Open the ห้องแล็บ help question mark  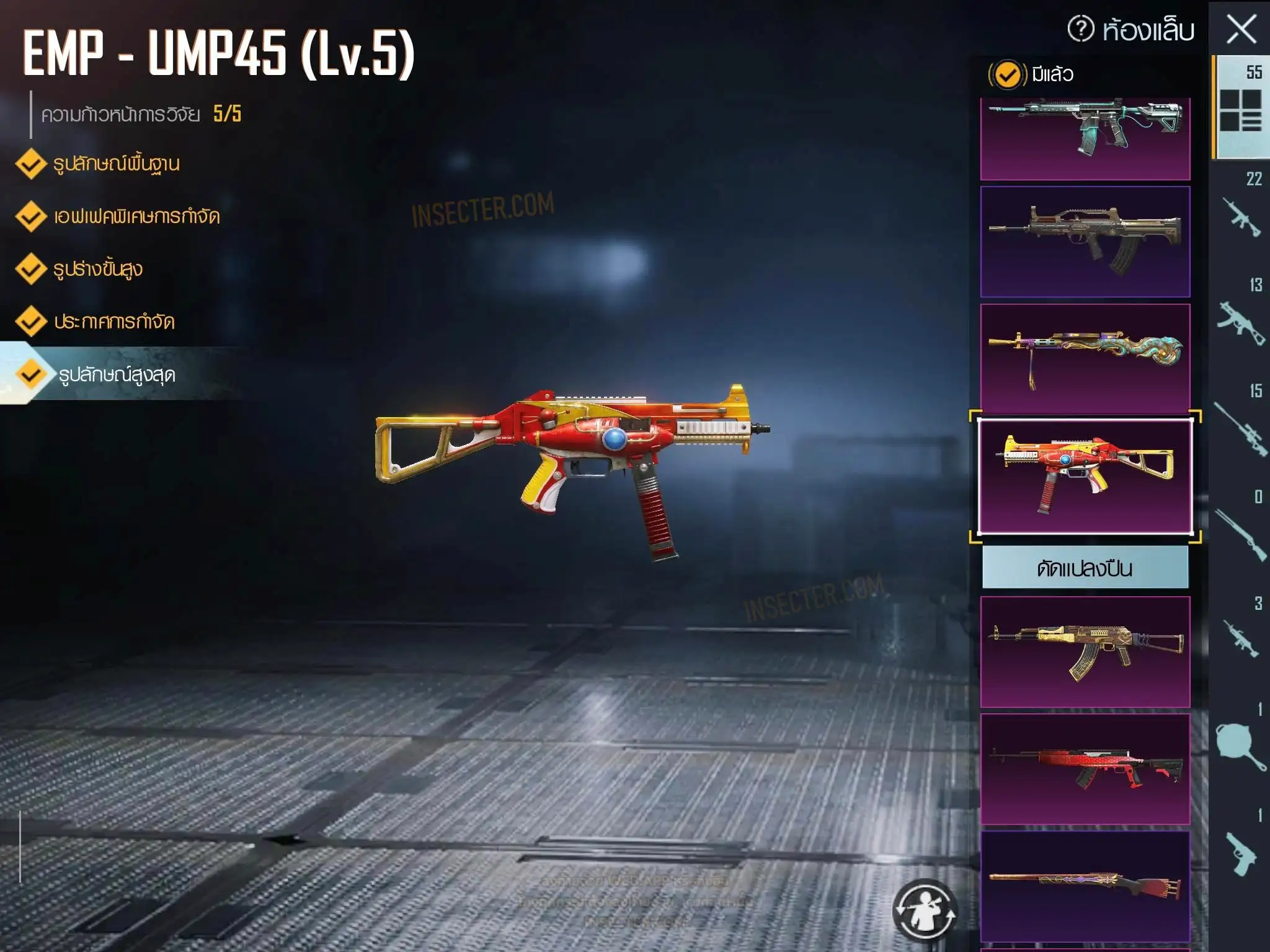[1081, 29]
